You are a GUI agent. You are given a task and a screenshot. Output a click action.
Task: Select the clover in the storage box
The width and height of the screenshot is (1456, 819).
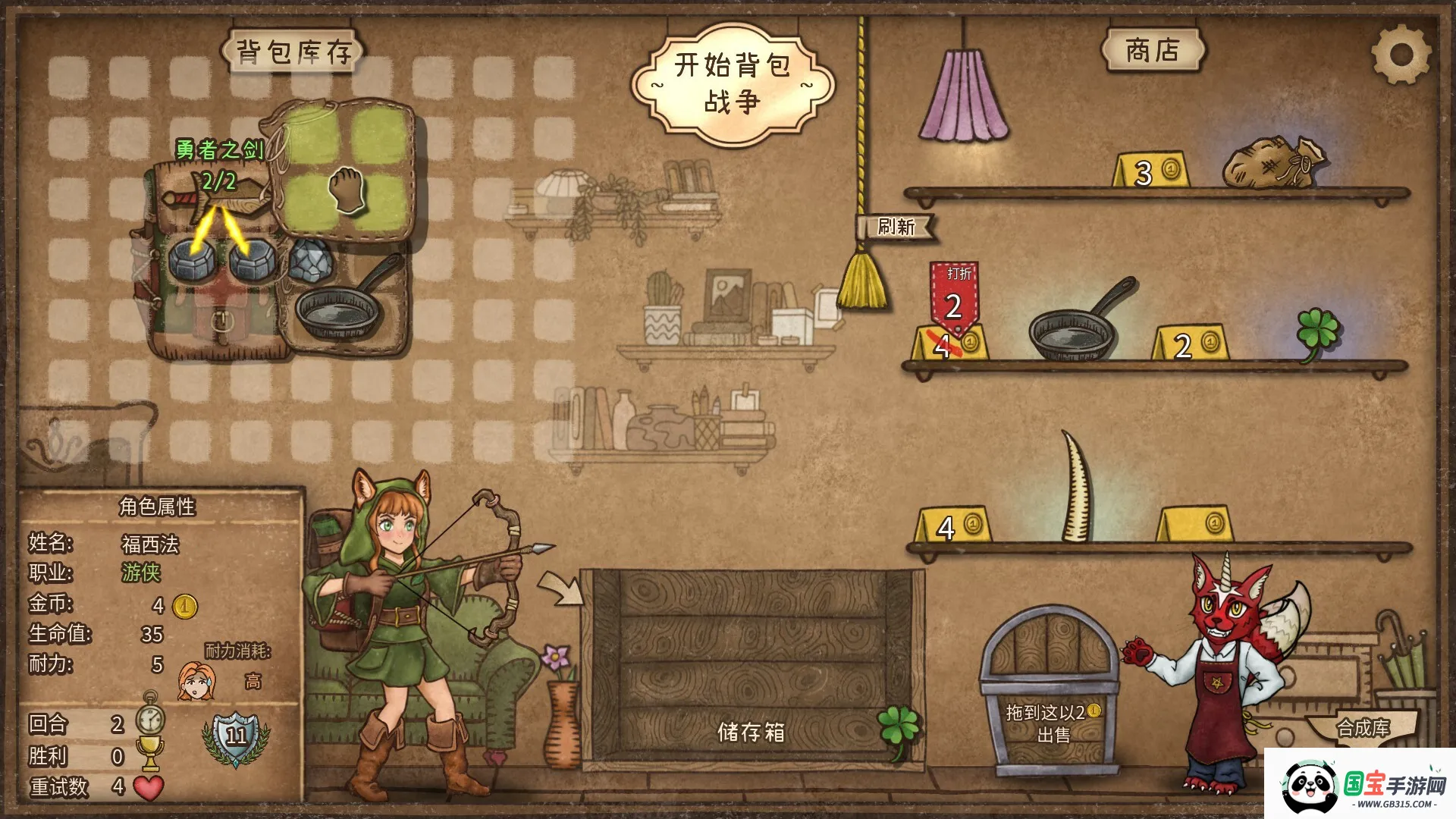[x=899, y=728]
